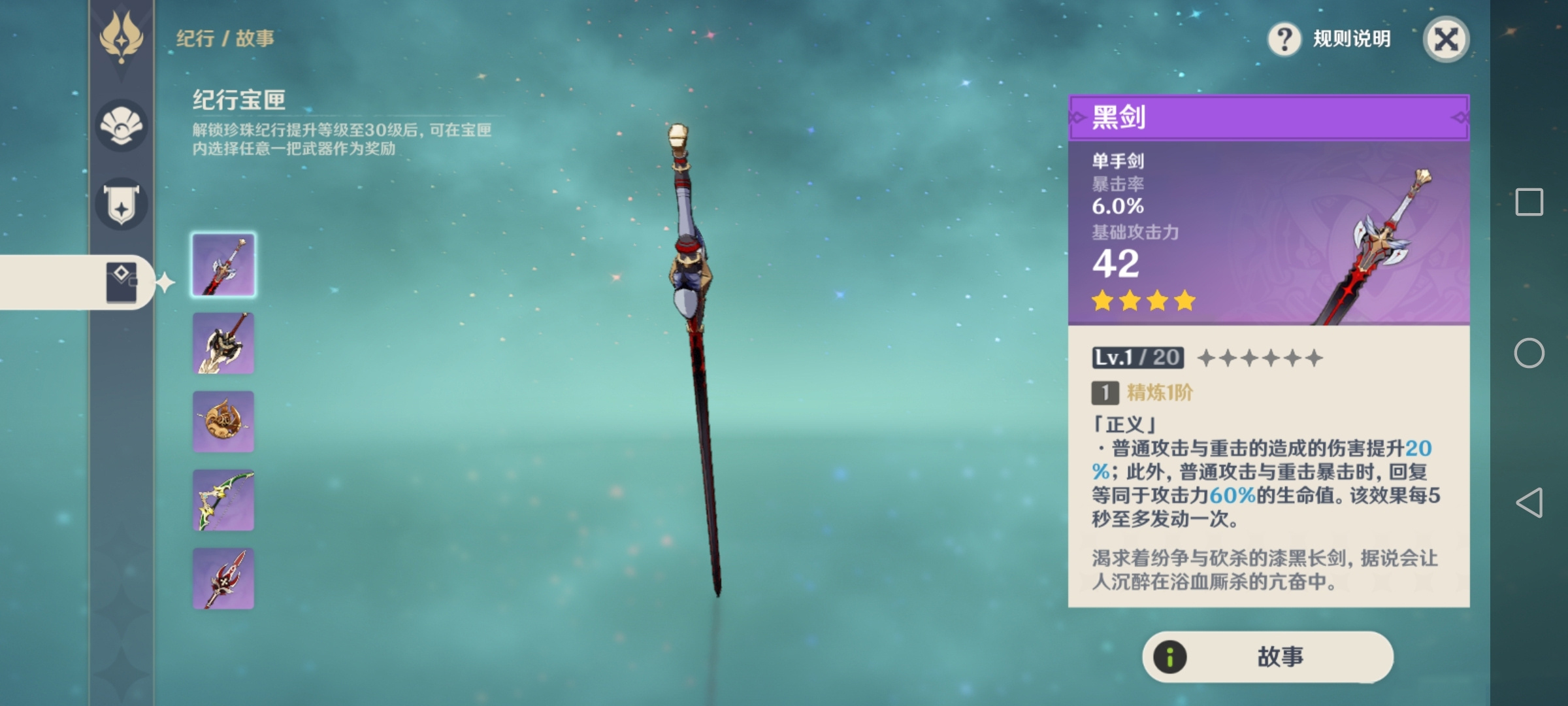
Task: Tap the Android back triangle button
Action: [1529, 502]
